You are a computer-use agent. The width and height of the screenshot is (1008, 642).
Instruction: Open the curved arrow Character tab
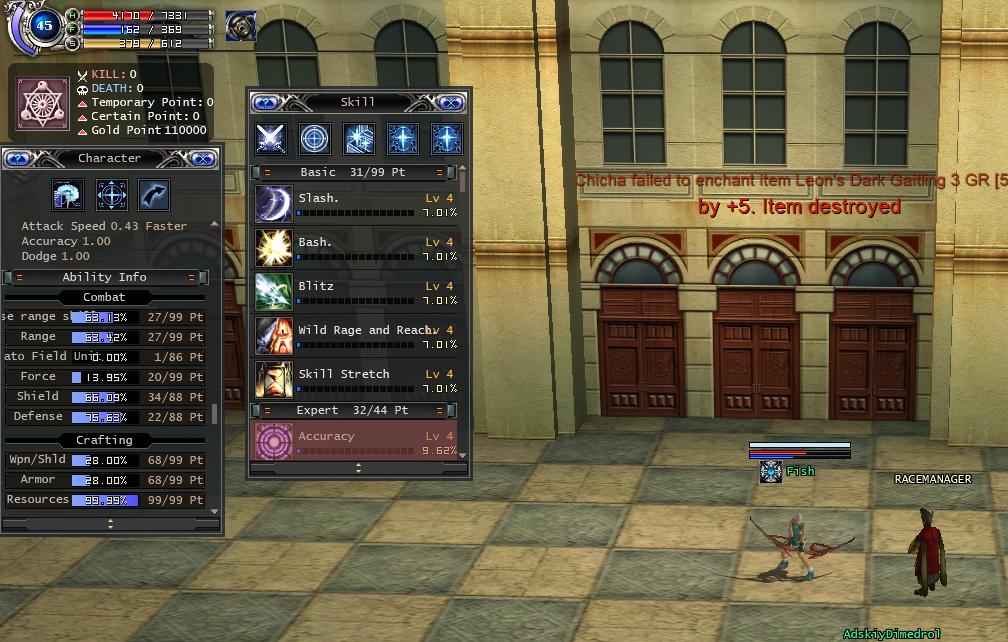154,194
